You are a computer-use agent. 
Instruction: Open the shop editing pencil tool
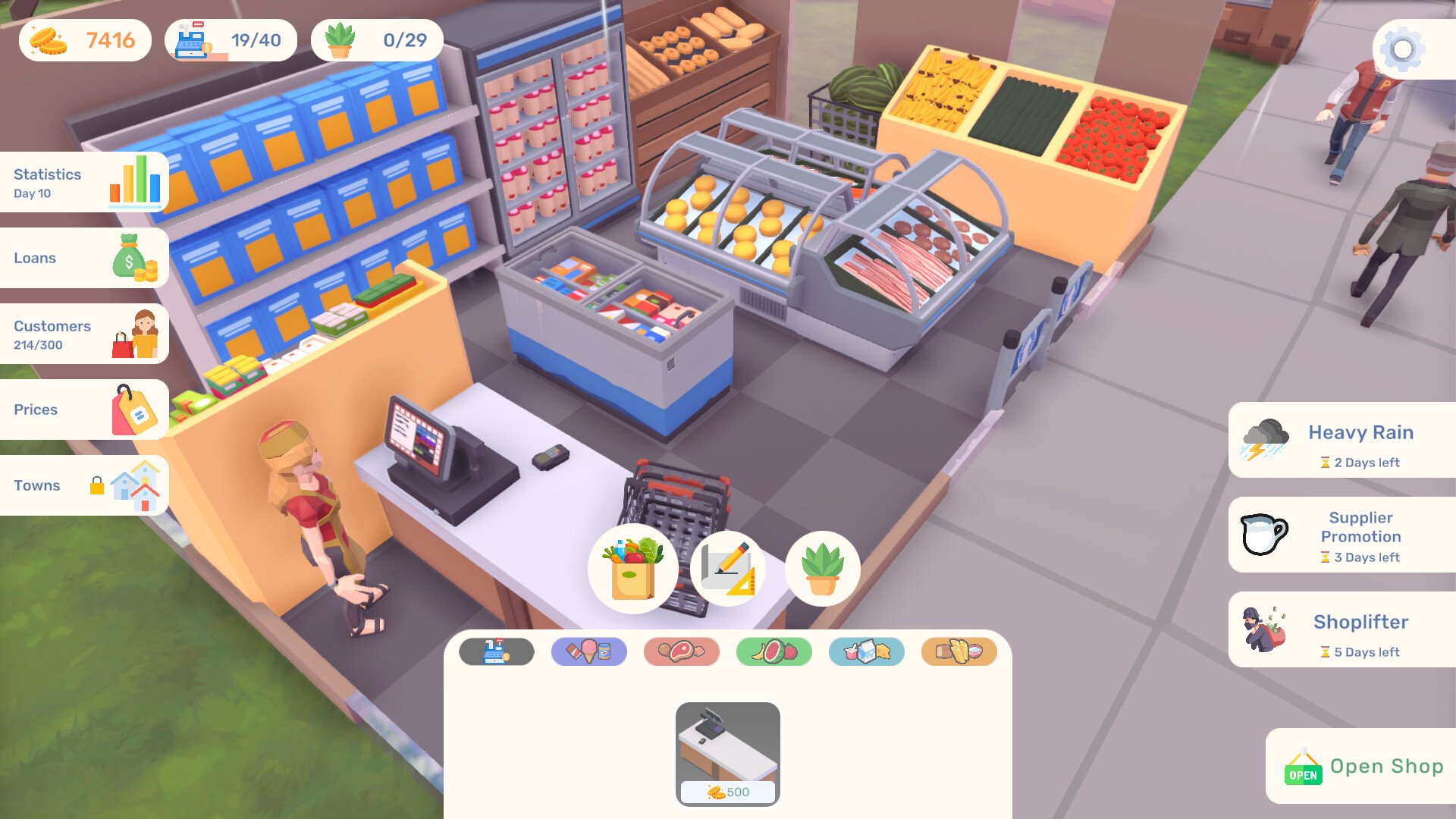[727, 569]
